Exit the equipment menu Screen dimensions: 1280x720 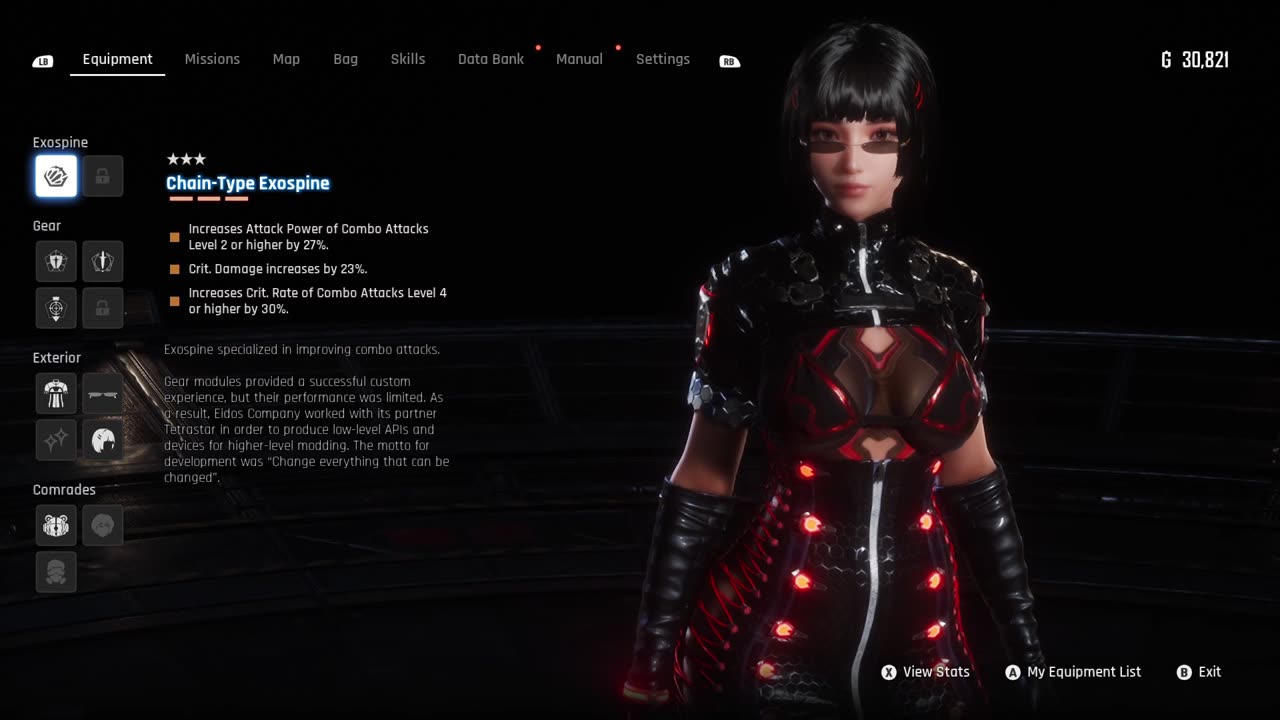[x=1199, y=672]
